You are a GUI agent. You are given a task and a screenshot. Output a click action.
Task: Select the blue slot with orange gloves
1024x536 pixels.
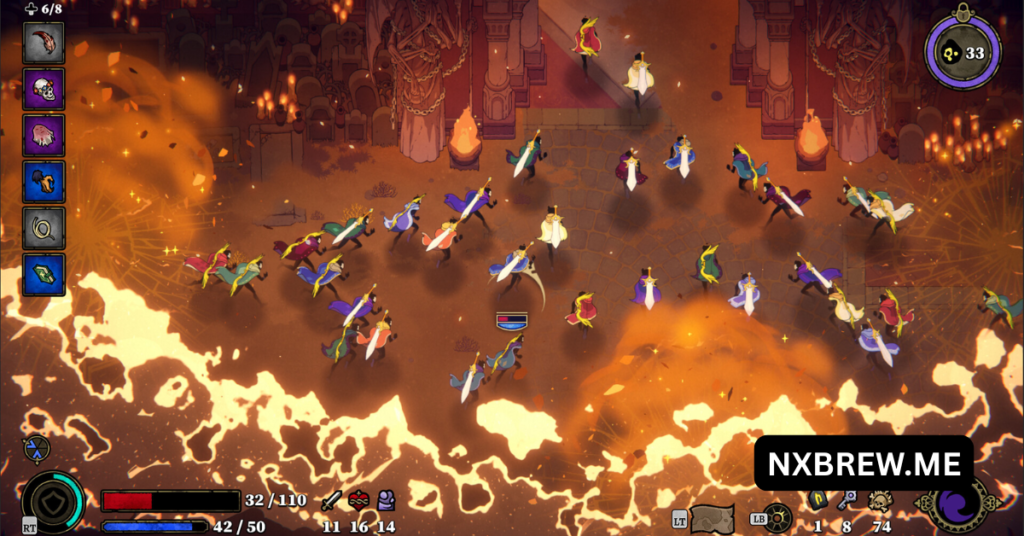point(44,181)
